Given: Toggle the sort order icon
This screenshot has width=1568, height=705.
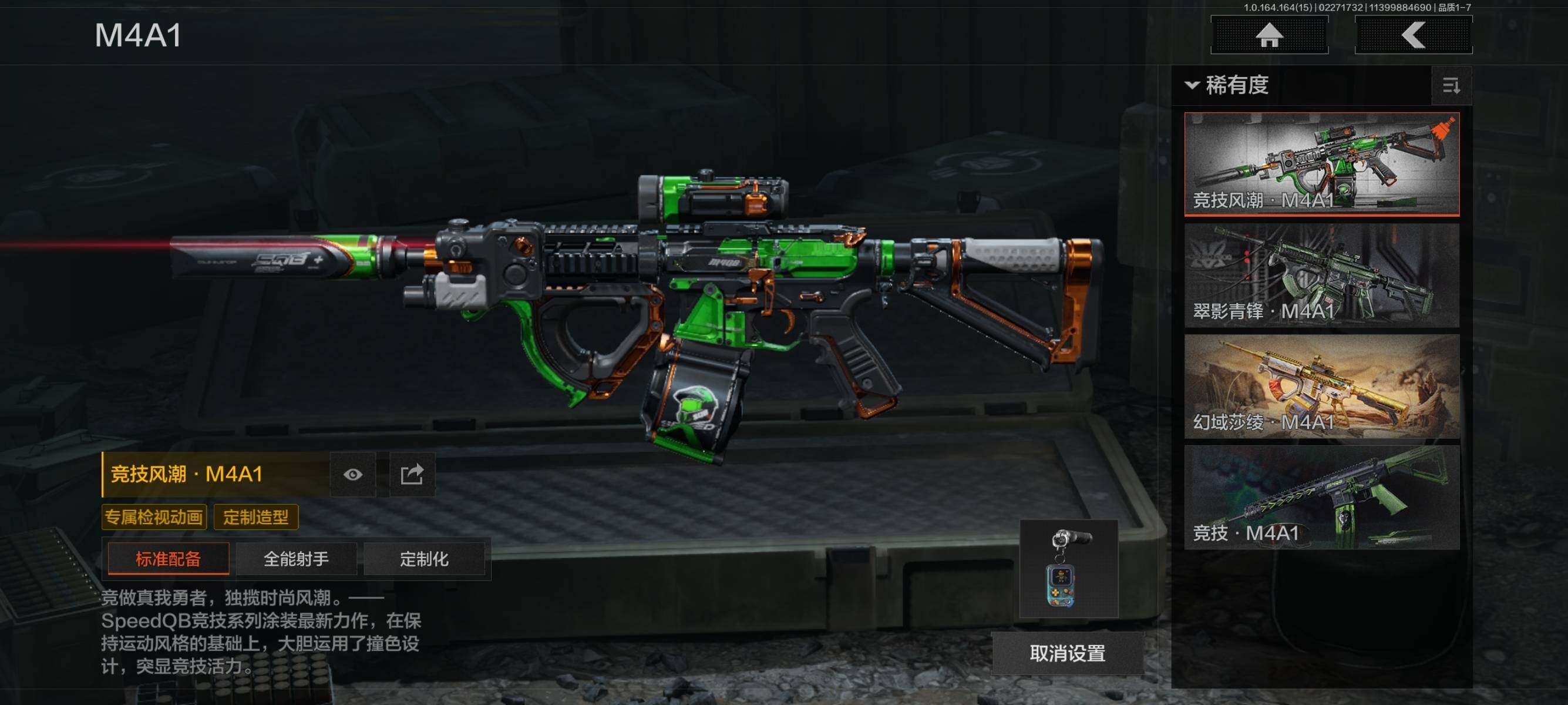Looking at the screenshot, I should click(x=1451, y=86).
